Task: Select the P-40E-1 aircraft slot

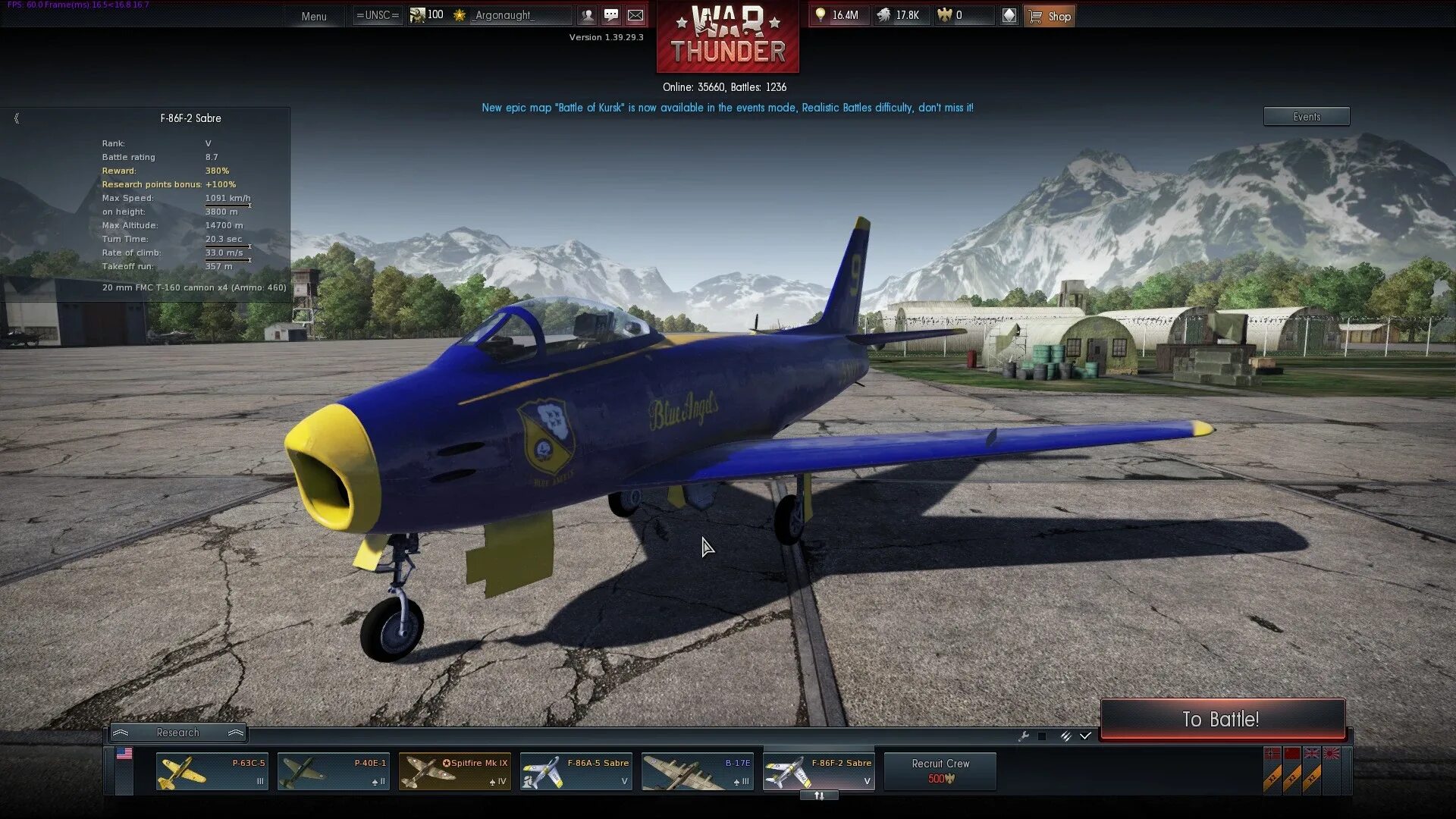Action: [x=333, y=772]
